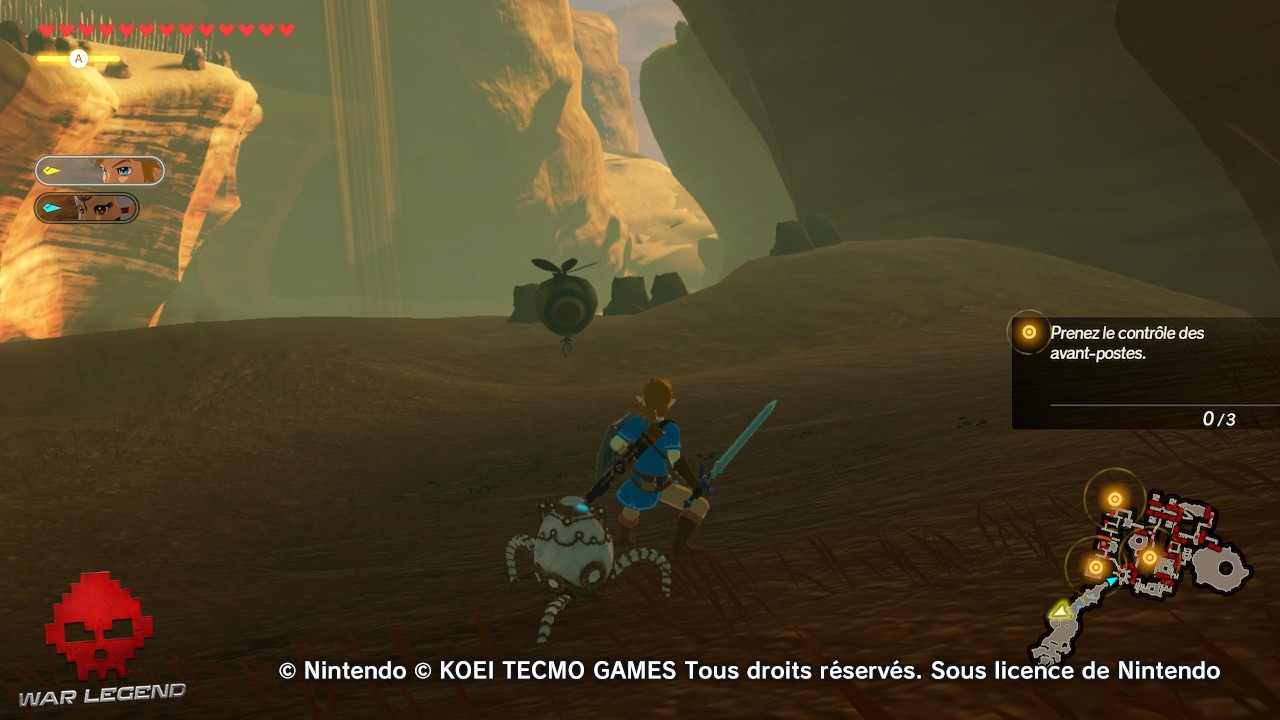Click the yellow triangle marker on the minimap
The image size is (1280, 720).
click(x=1059, y=610)
